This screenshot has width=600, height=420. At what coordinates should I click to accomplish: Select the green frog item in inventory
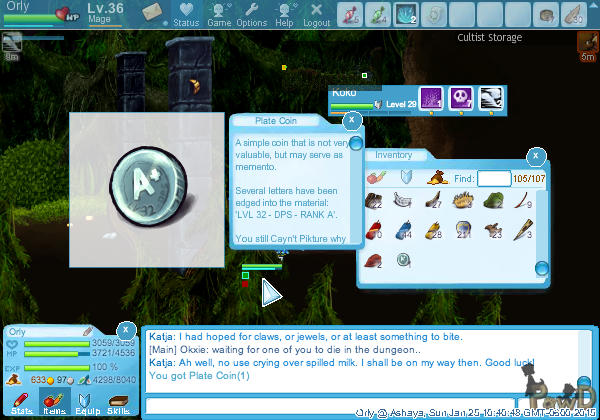coord(493,201)
